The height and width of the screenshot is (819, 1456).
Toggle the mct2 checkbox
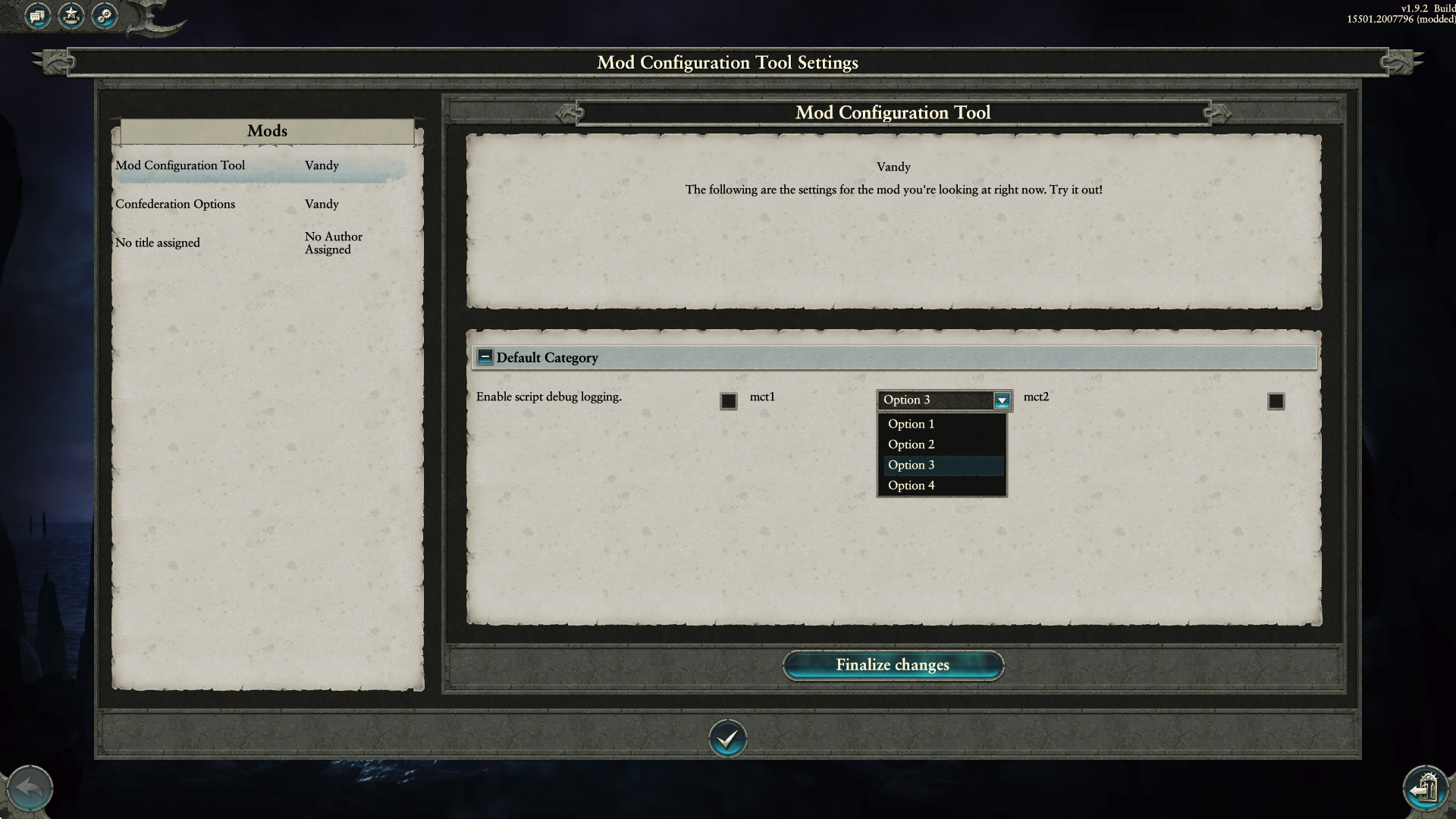click(1276, 401)
